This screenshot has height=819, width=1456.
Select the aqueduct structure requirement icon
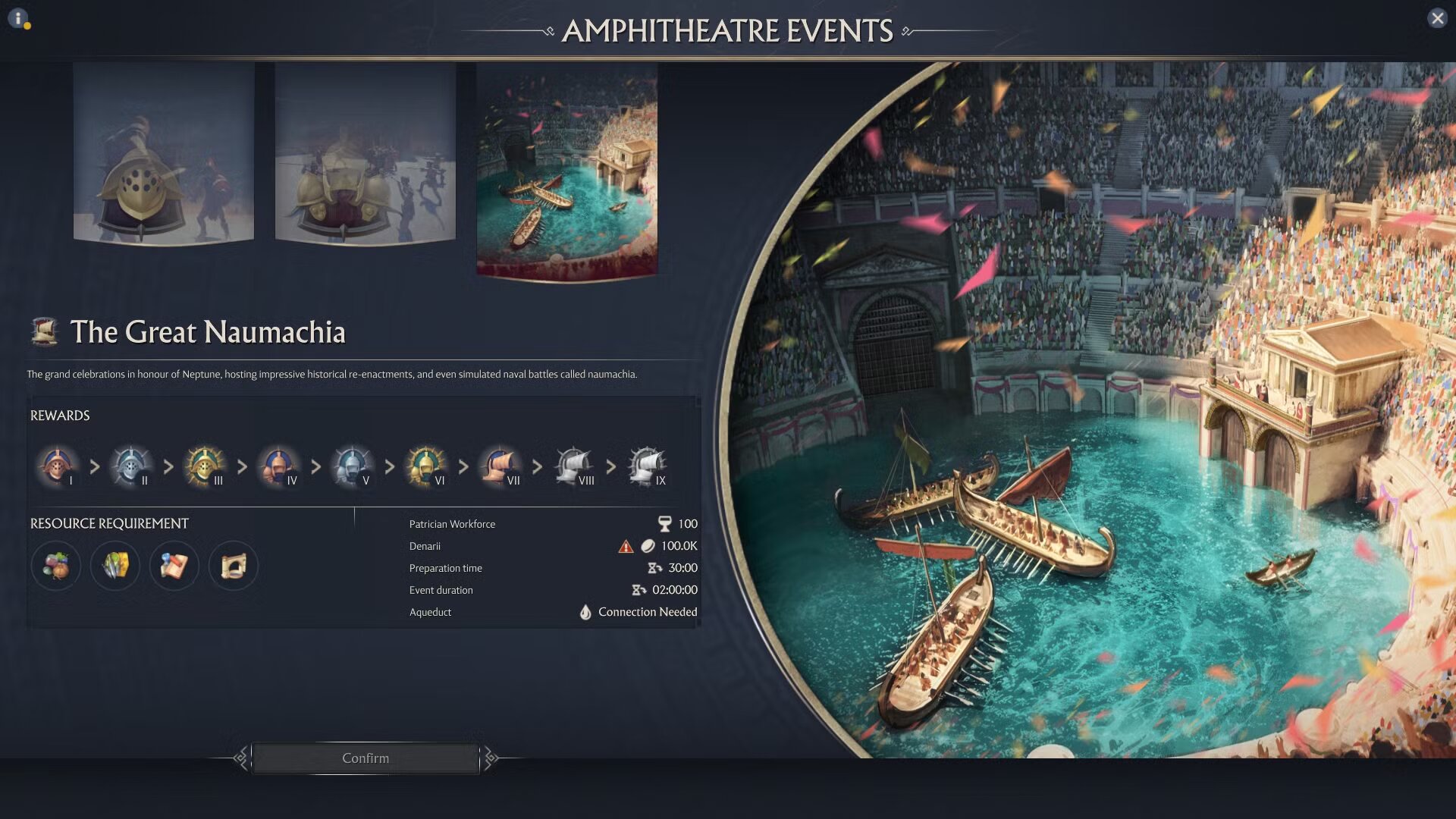point(233,566)
